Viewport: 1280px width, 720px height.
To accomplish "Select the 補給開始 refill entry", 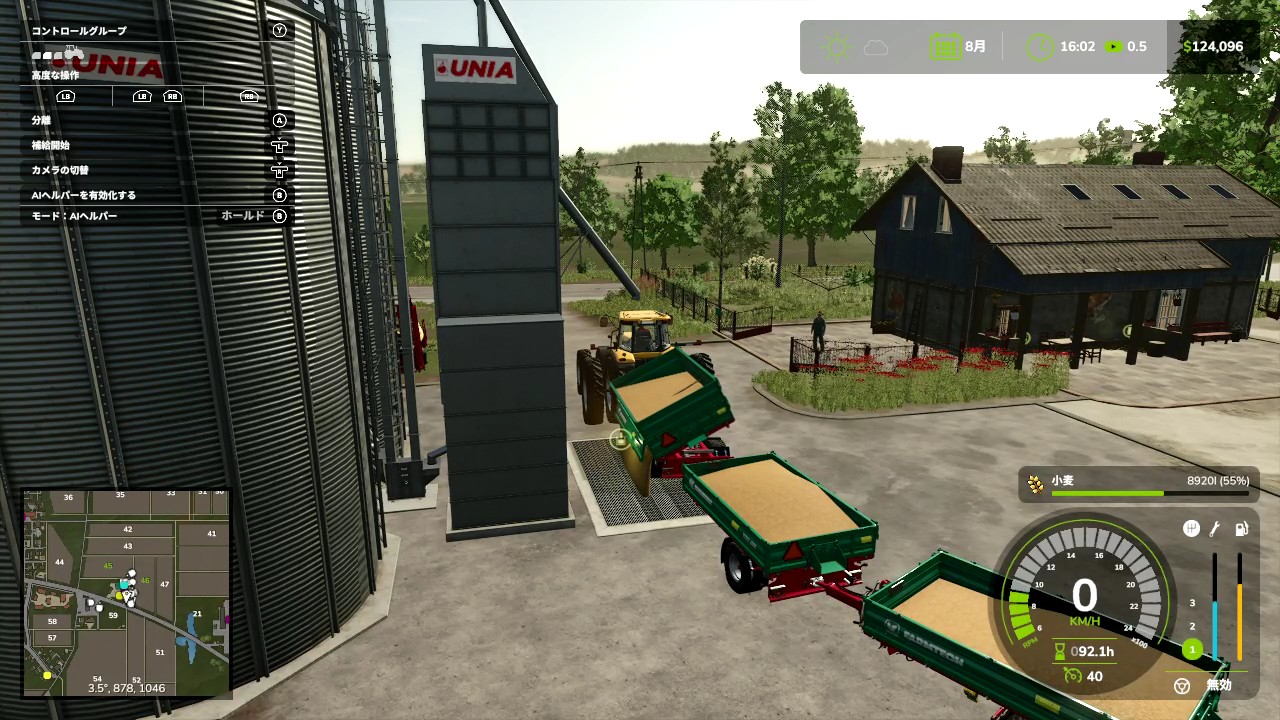I will click(50, 145).
